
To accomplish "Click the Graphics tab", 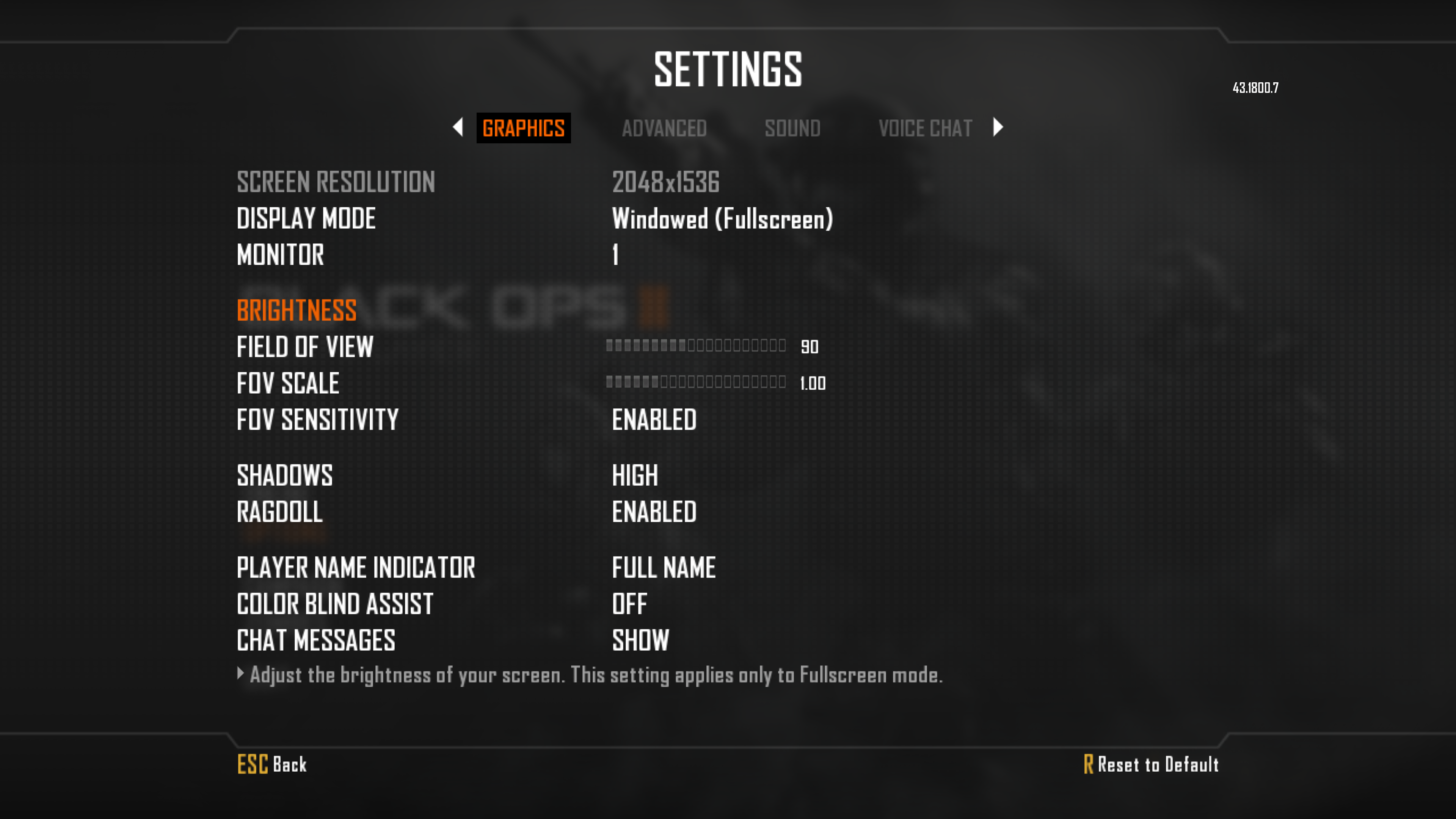I will tap(523, 128).
